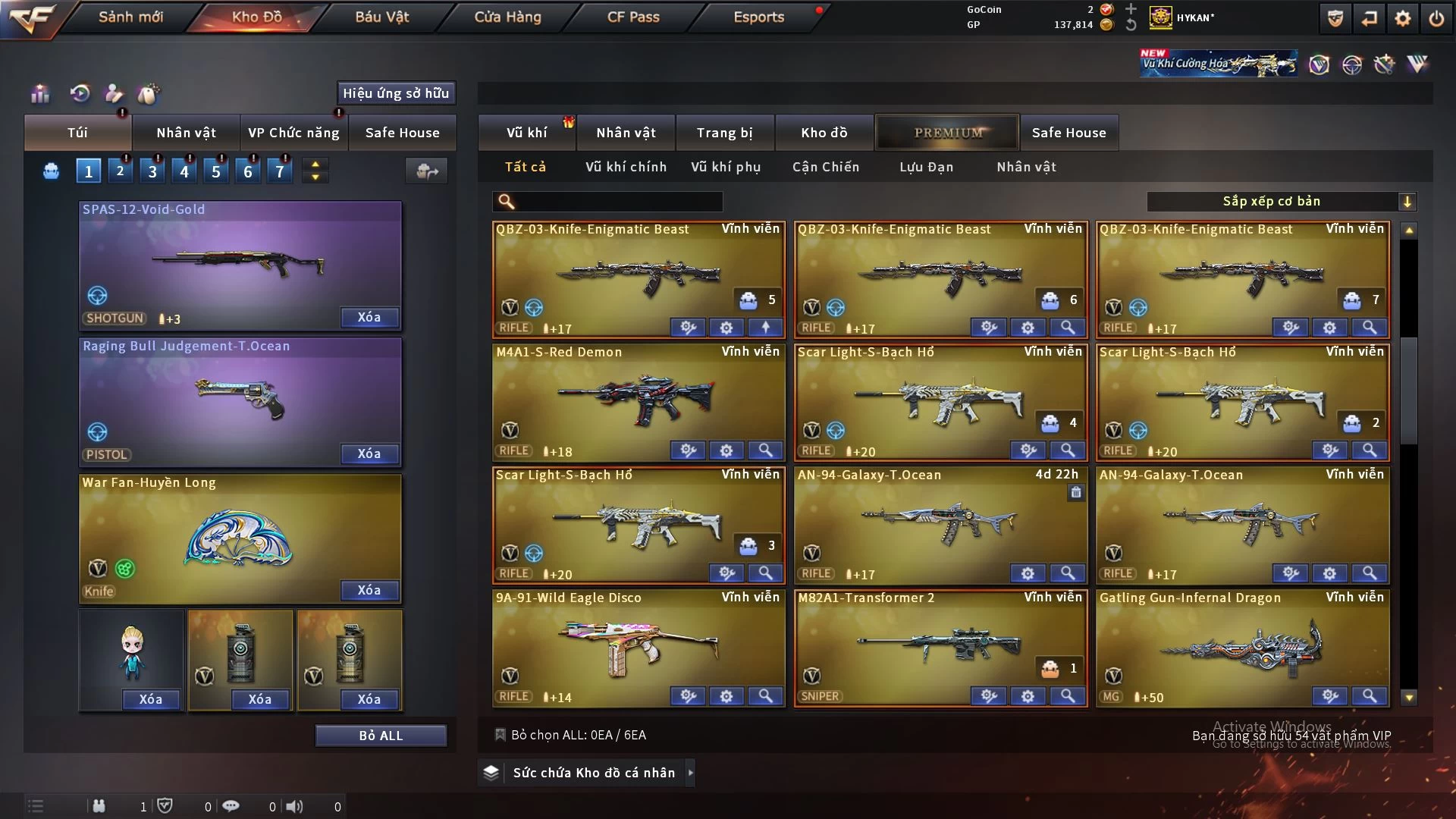The width and height of the screenshot is (1456, 819).
Task: Open the VP Chức năng tab
Action: [293, 133]
